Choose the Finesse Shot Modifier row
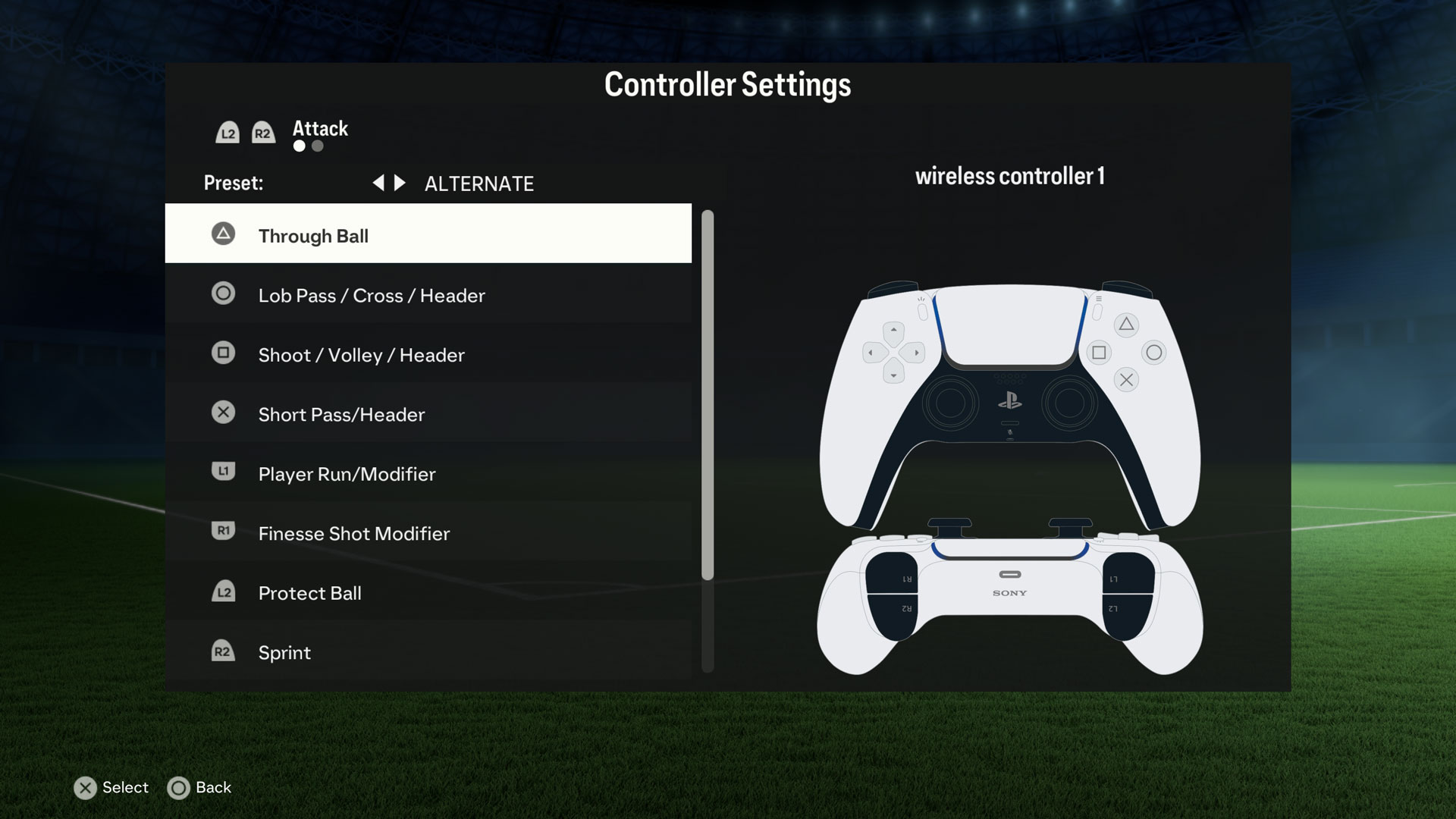This screenshot has width=1456, height=819. (428, 533)
